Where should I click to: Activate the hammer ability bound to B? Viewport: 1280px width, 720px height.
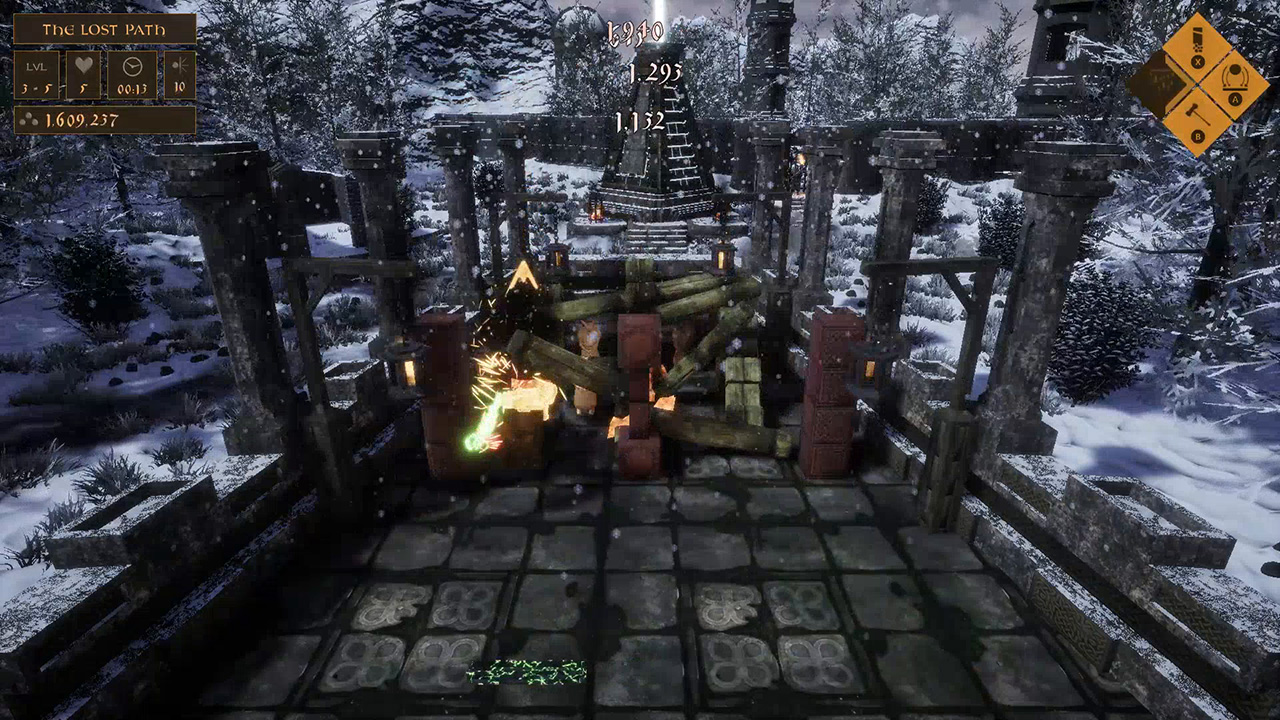tap(1196, 121)
